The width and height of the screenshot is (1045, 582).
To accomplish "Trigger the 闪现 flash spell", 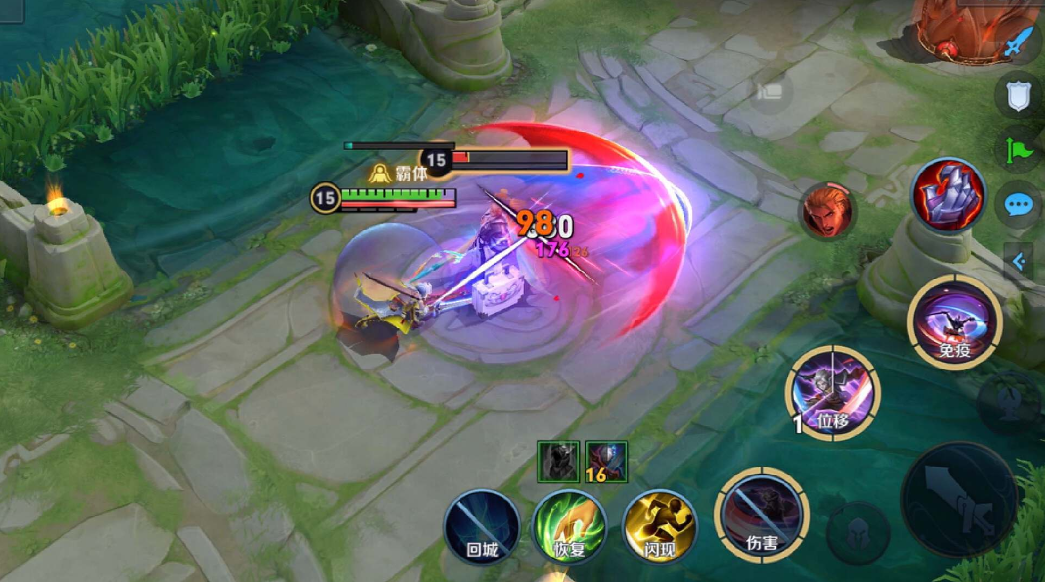I will point(660,526).
